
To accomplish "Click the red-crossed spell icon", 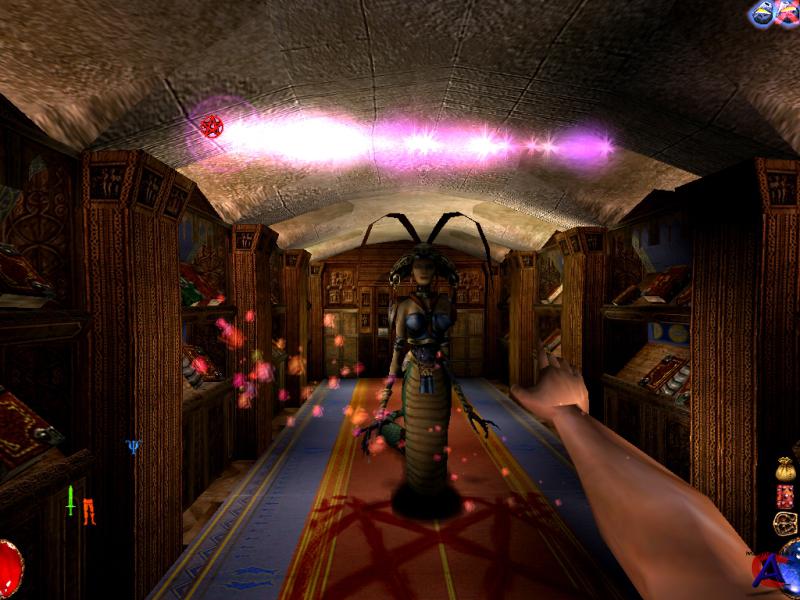I will pyautogui.click(x=787, y=12).
